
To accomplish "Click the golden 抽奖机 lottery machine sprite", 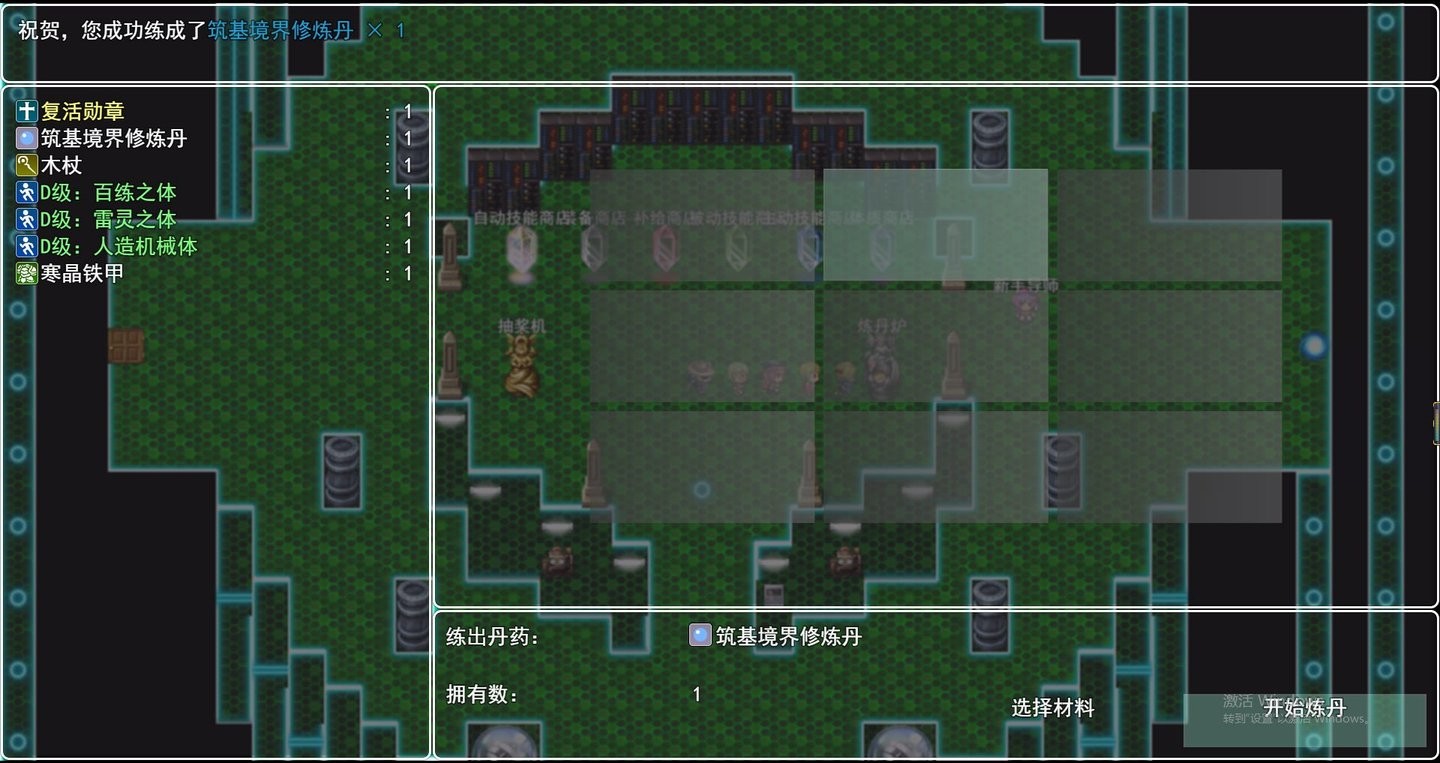I will pyautogui.click(x=521, y=365).
